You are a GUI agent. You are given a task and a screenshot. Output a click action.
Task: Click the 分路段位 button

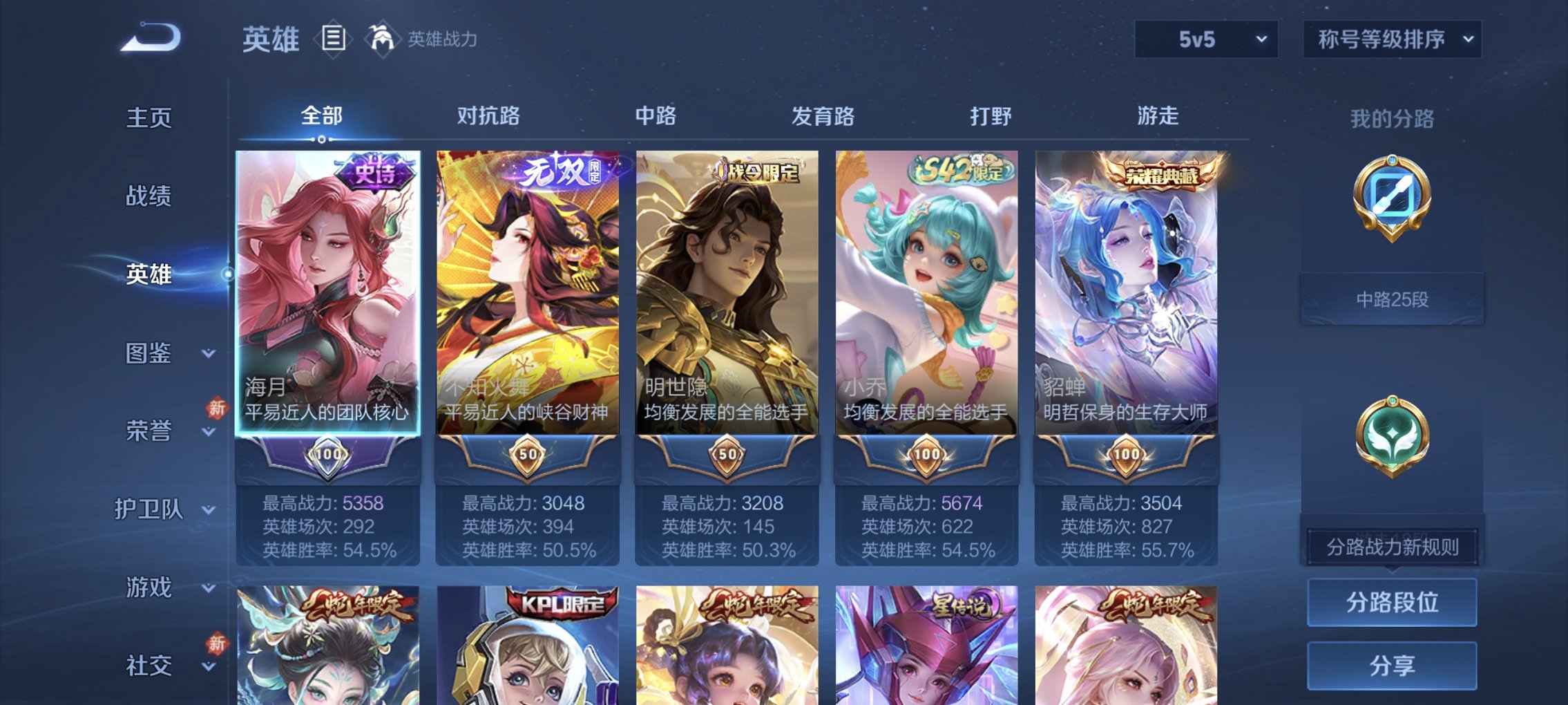pyautogui.click(x=1392, y=603)
